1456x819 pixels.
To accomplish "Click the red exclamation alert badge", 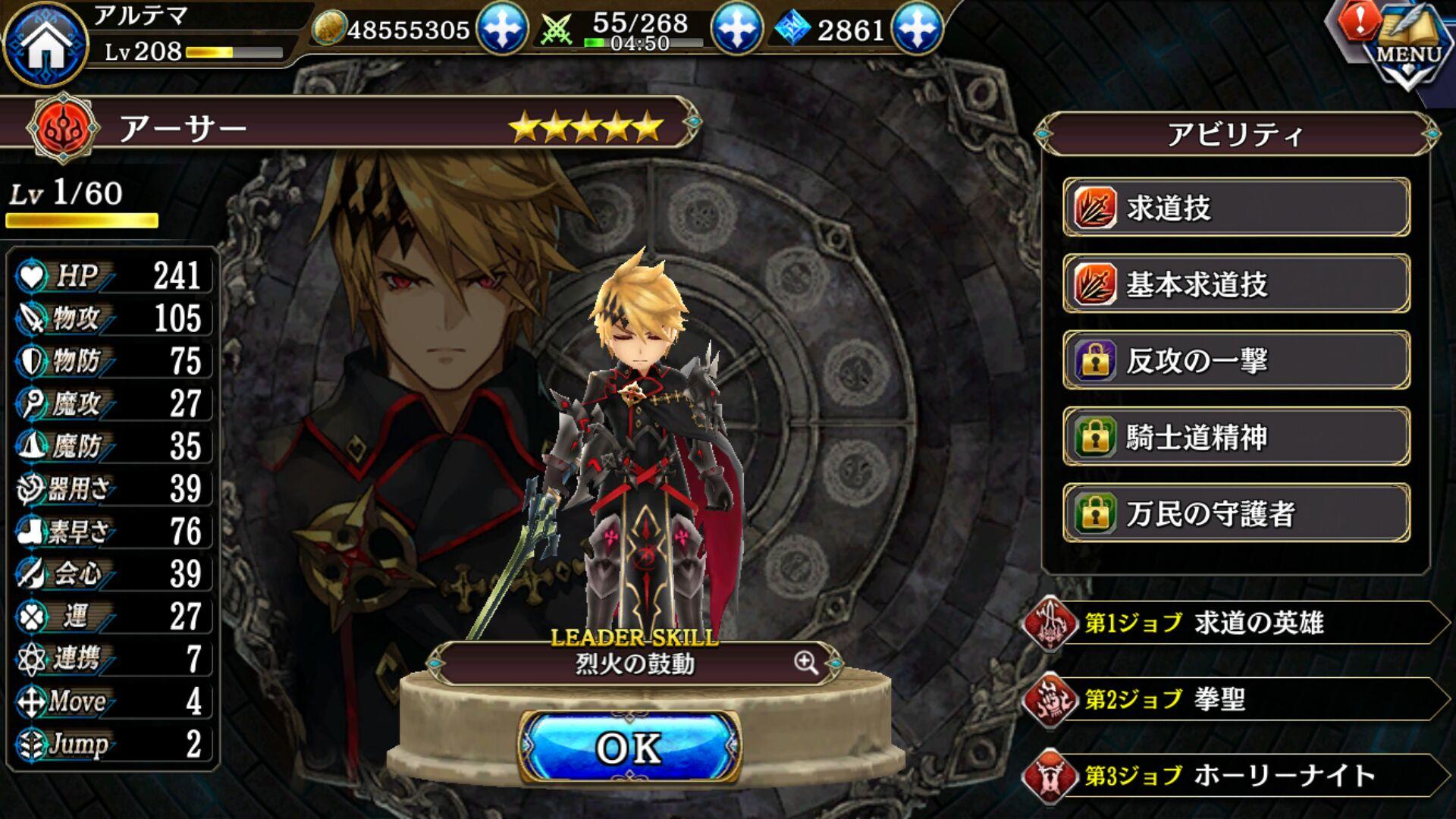I will [1360, 20].
